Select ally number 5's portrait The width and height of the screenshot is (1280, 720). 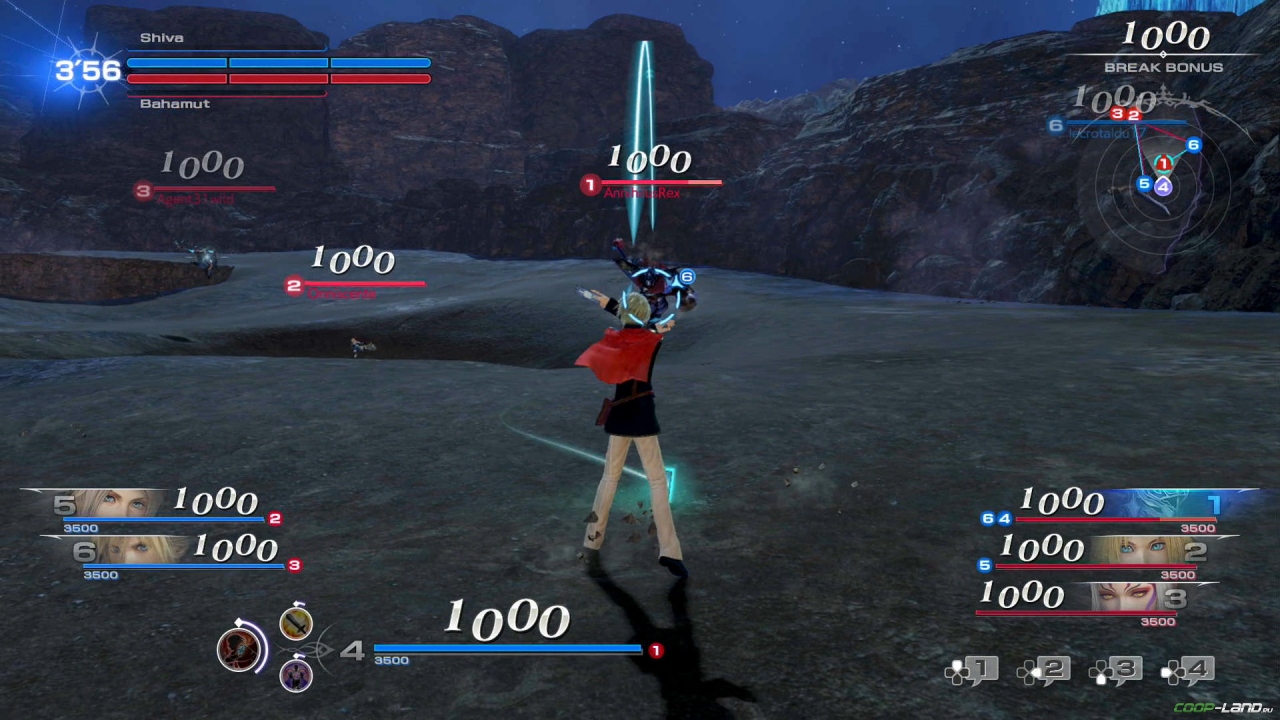112,503
